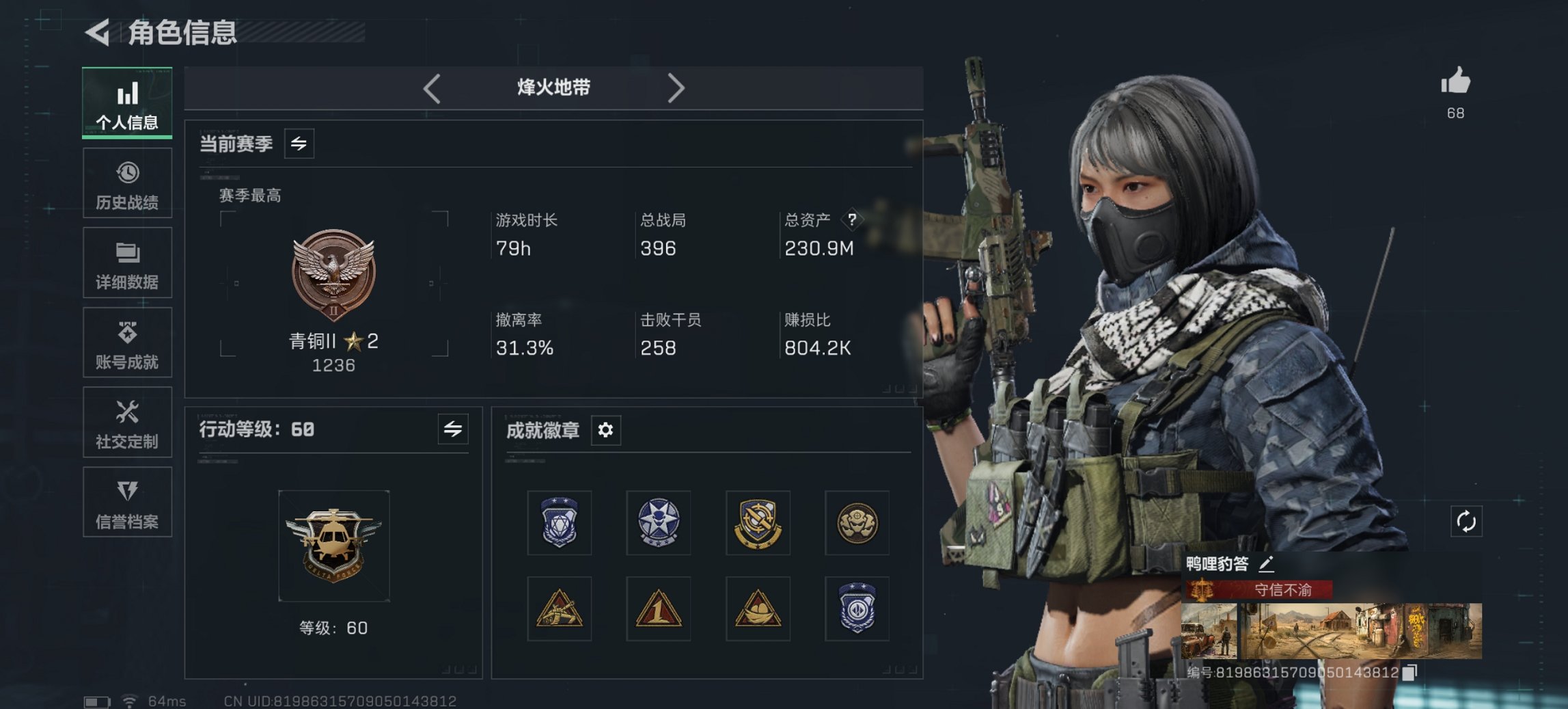Open the 个人信息 panel

click(x=127, y=103)
